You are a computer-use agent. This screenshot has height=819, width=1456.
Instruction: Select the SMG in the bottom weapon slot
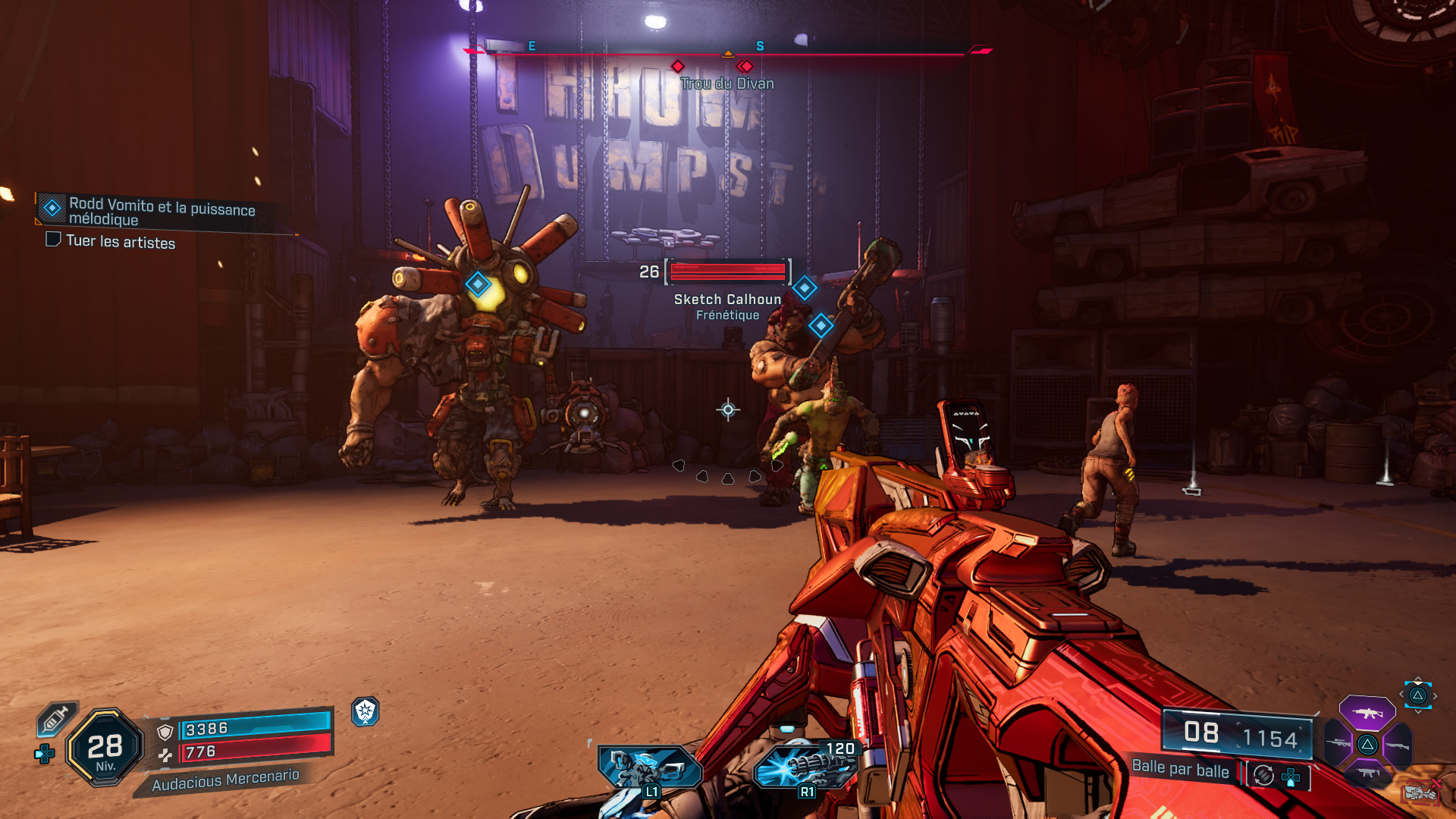tap(1367, 773)
